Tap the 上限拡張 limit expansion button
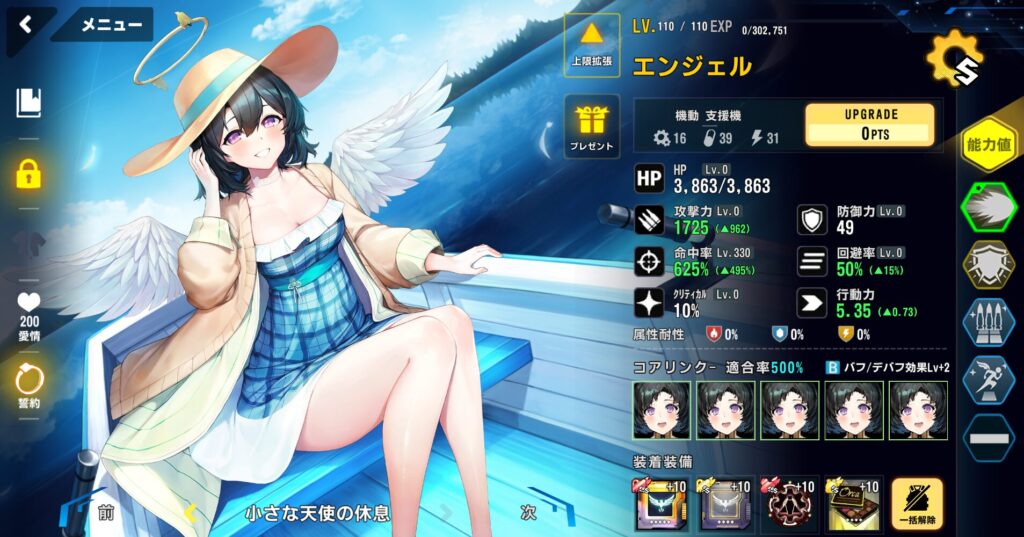 (592, 45)
